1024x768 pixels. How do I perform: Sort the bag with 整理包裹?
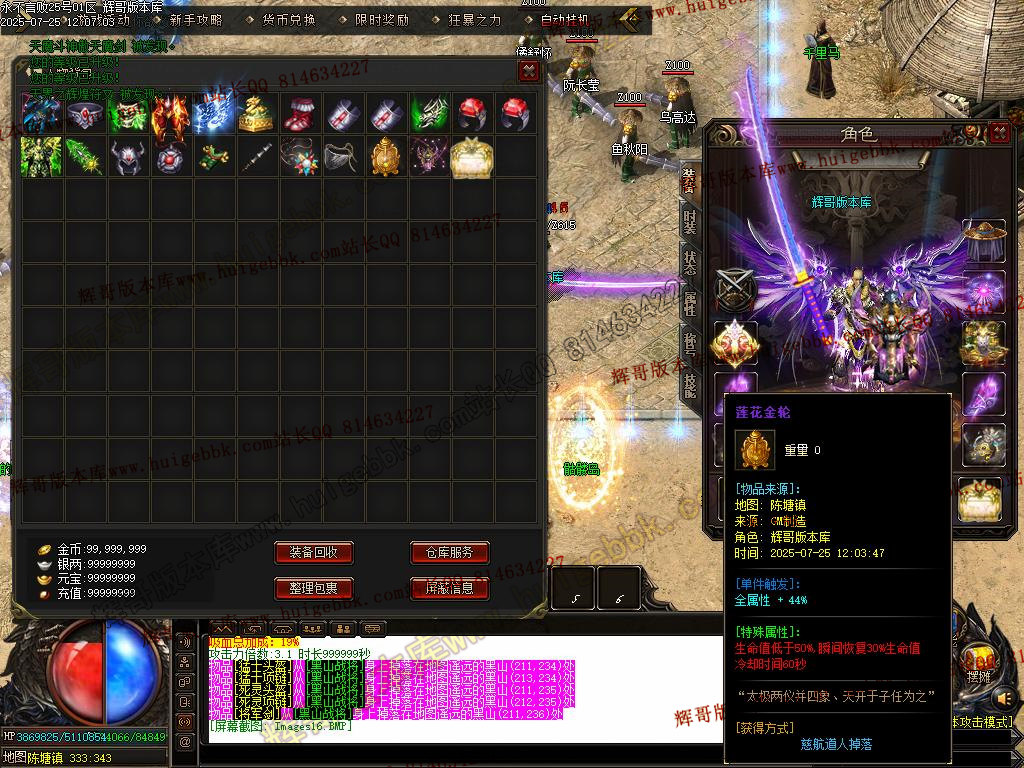pyautogui.click(x=314, y=588)
